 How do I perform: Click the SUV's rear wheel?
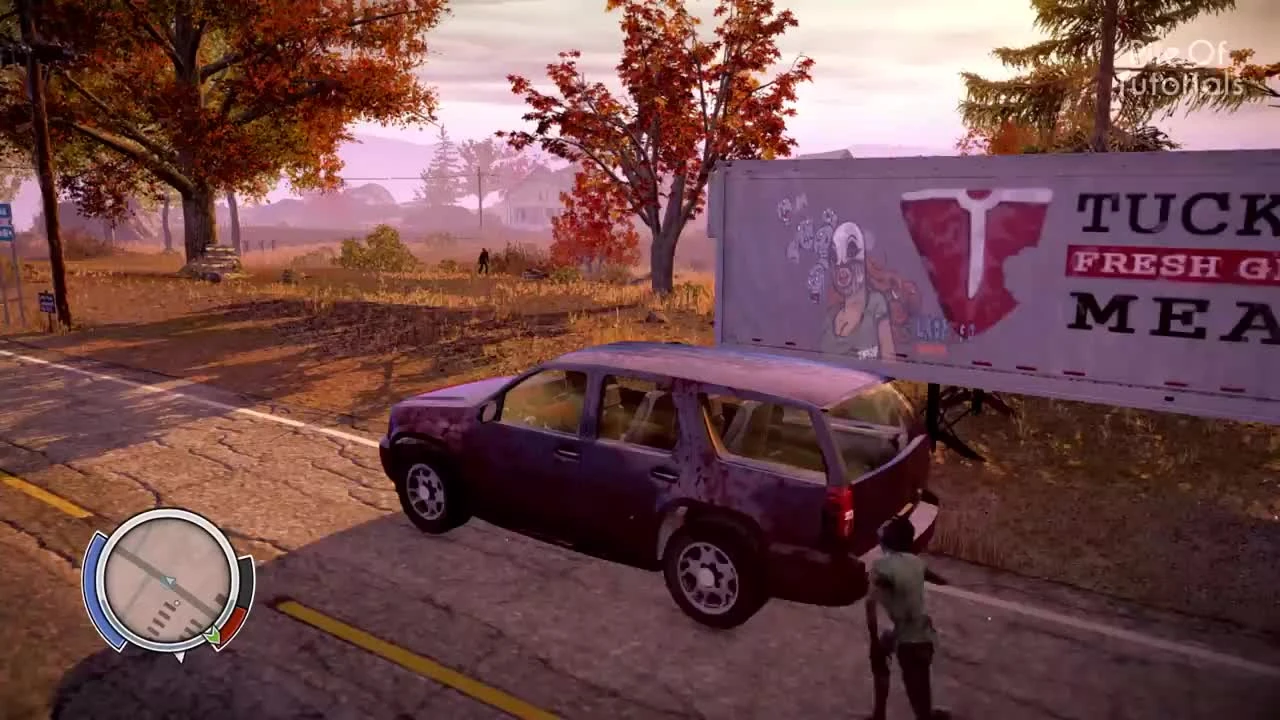pos(705,575)
